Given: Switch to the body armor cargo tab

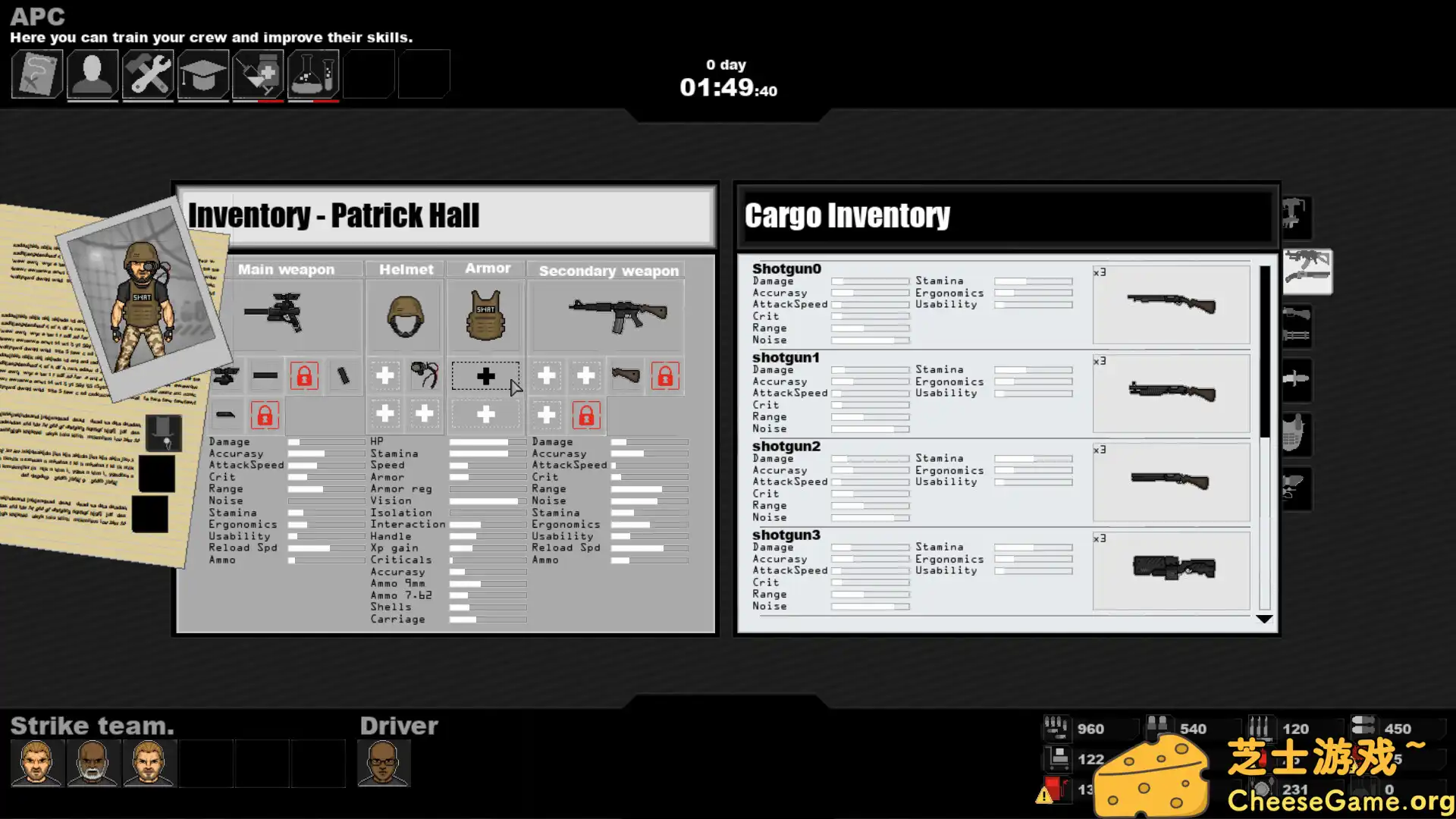Looking at the screenshot, I should 1296,434.
